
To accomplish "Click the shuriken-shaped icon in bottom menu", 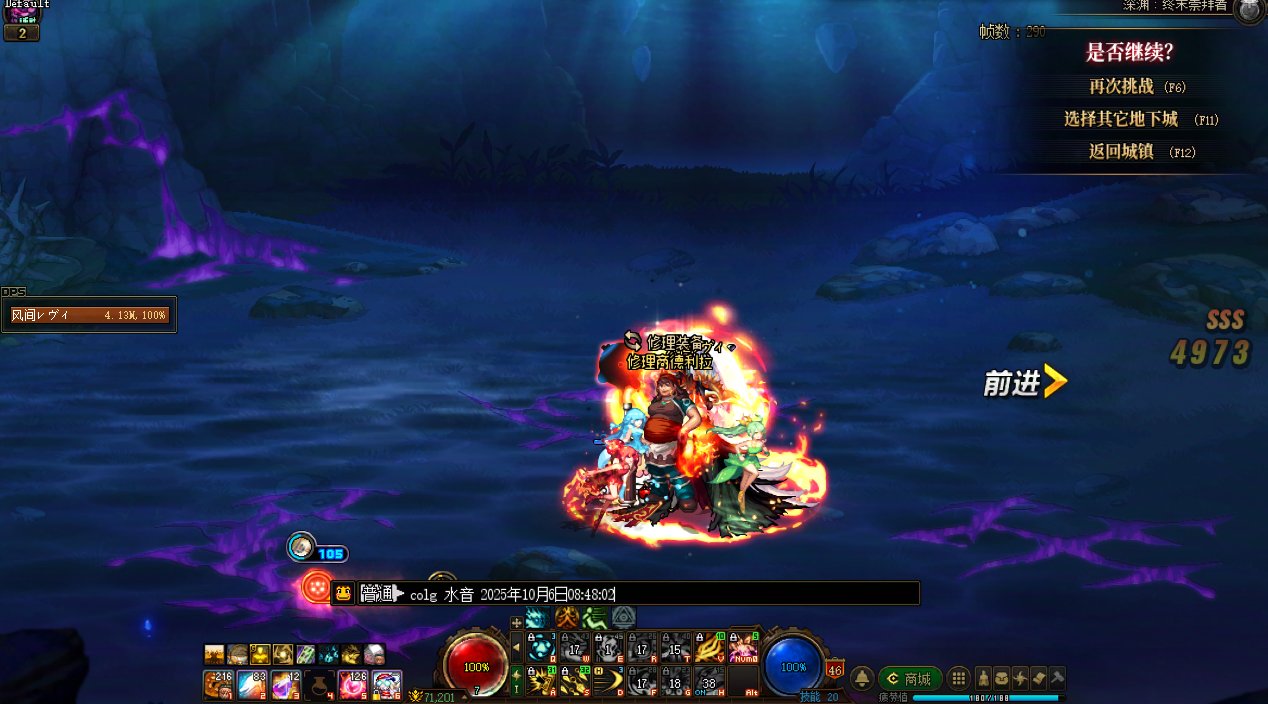I will coord(1020,677).
